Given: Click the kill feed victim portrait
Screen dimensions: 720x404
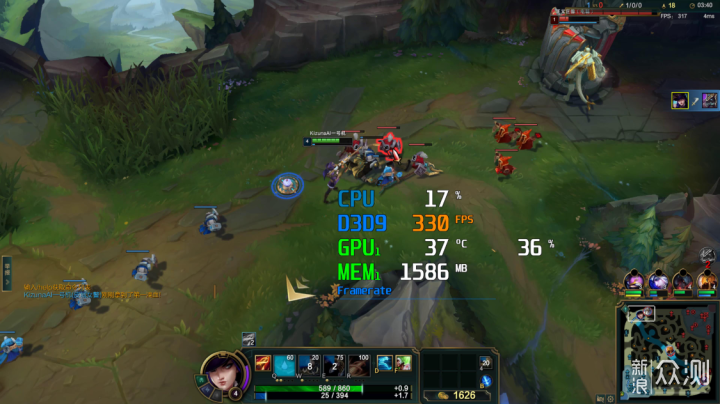Looking at the screenshot, I should click(x=708, y=100).
